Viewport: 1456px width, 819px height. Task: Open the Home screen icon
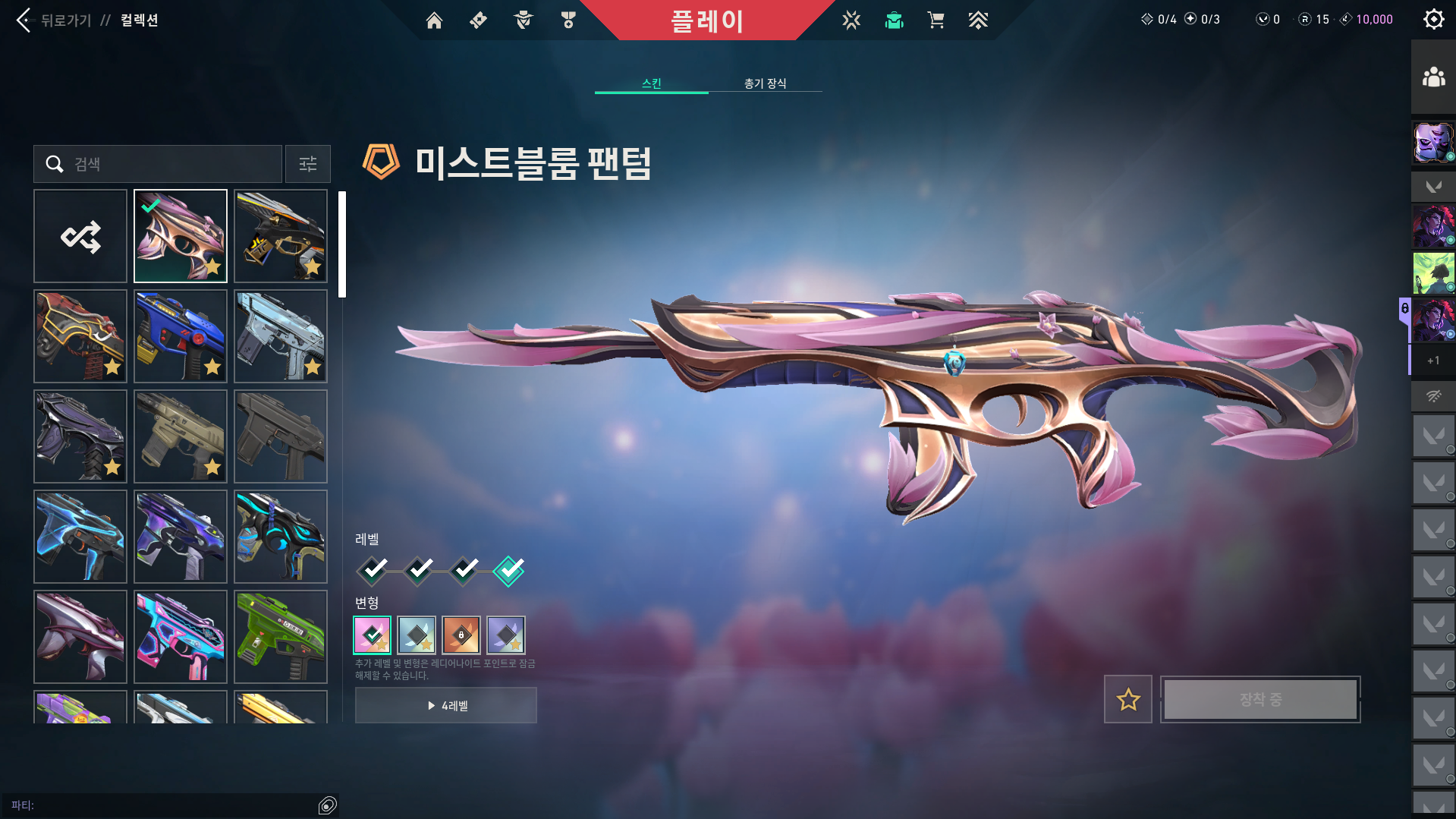click(434, 20)
